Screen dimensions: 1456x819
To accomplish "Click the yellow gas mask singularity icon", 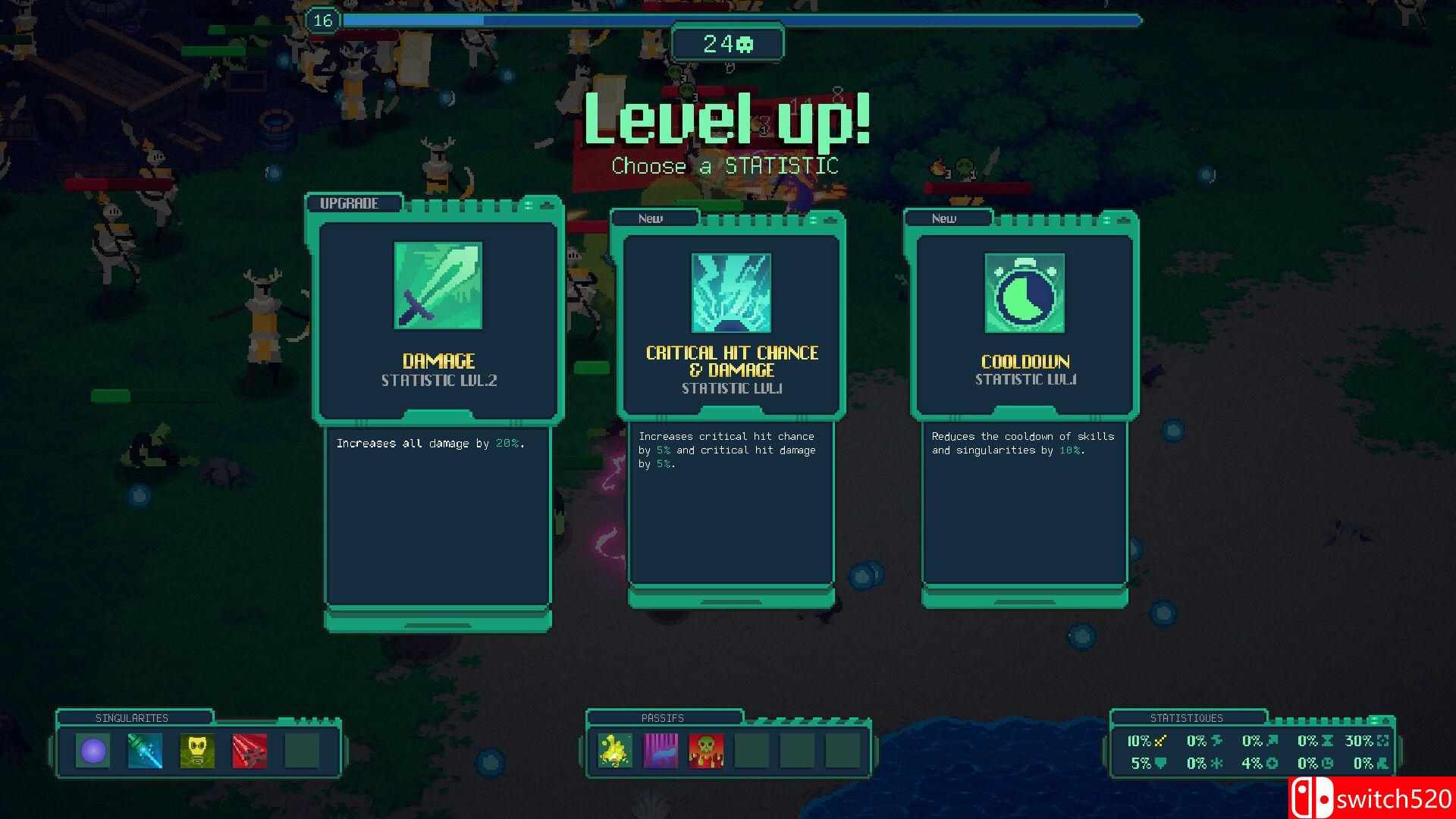I will point(197,751).
